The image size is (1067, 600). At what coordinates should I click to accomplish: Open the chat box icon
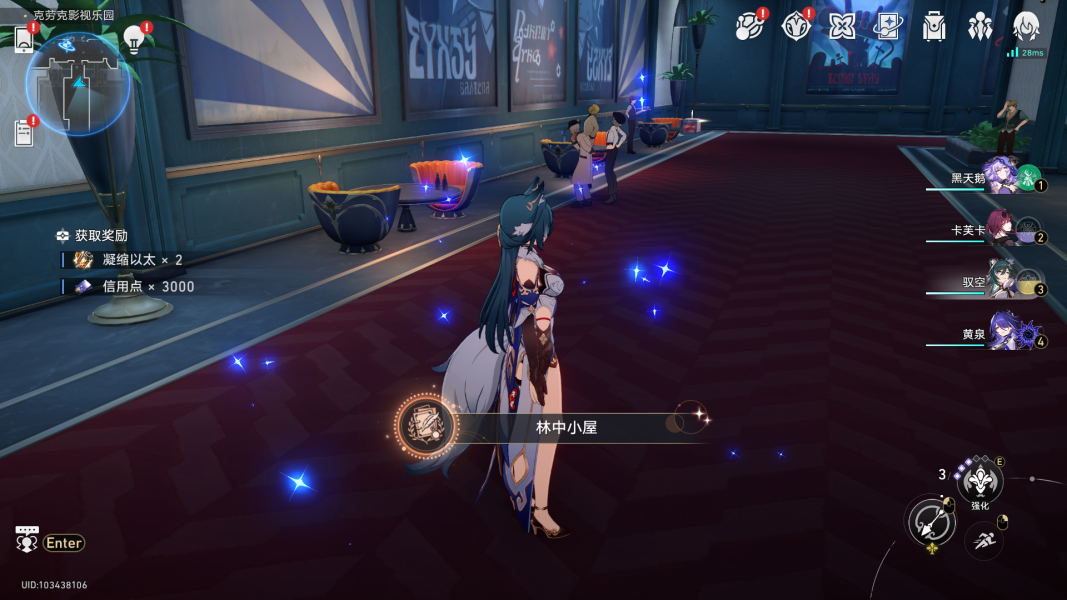click(27, 540)
